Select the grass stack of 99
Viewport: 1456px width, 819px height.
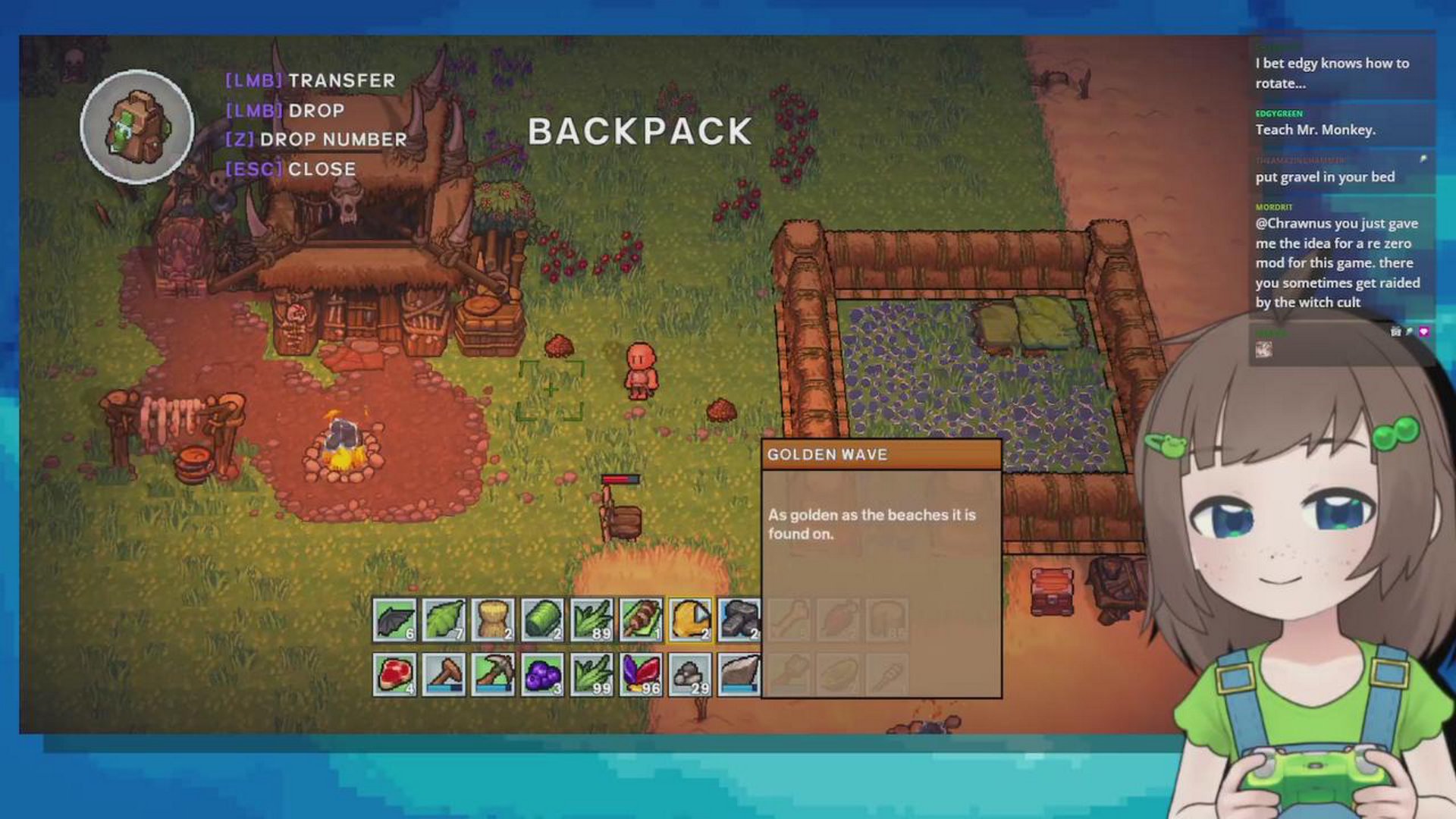click(591, 674)
